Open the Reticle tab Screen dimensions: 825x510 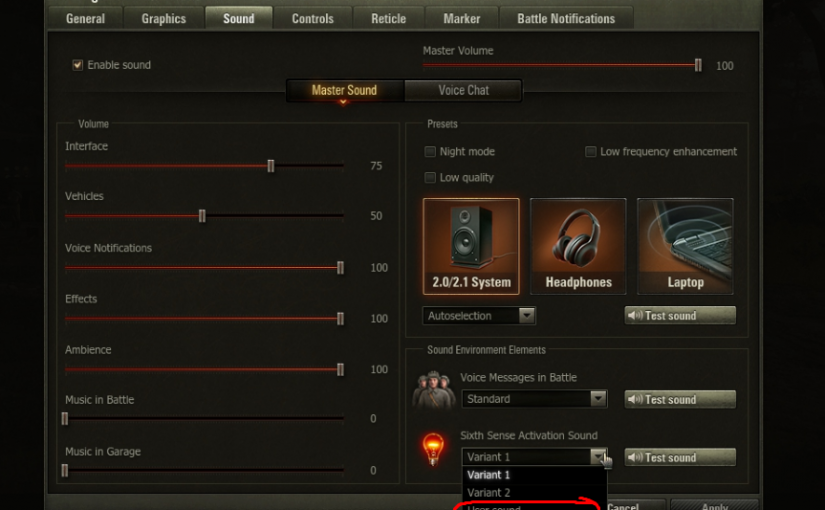point(388,18)
